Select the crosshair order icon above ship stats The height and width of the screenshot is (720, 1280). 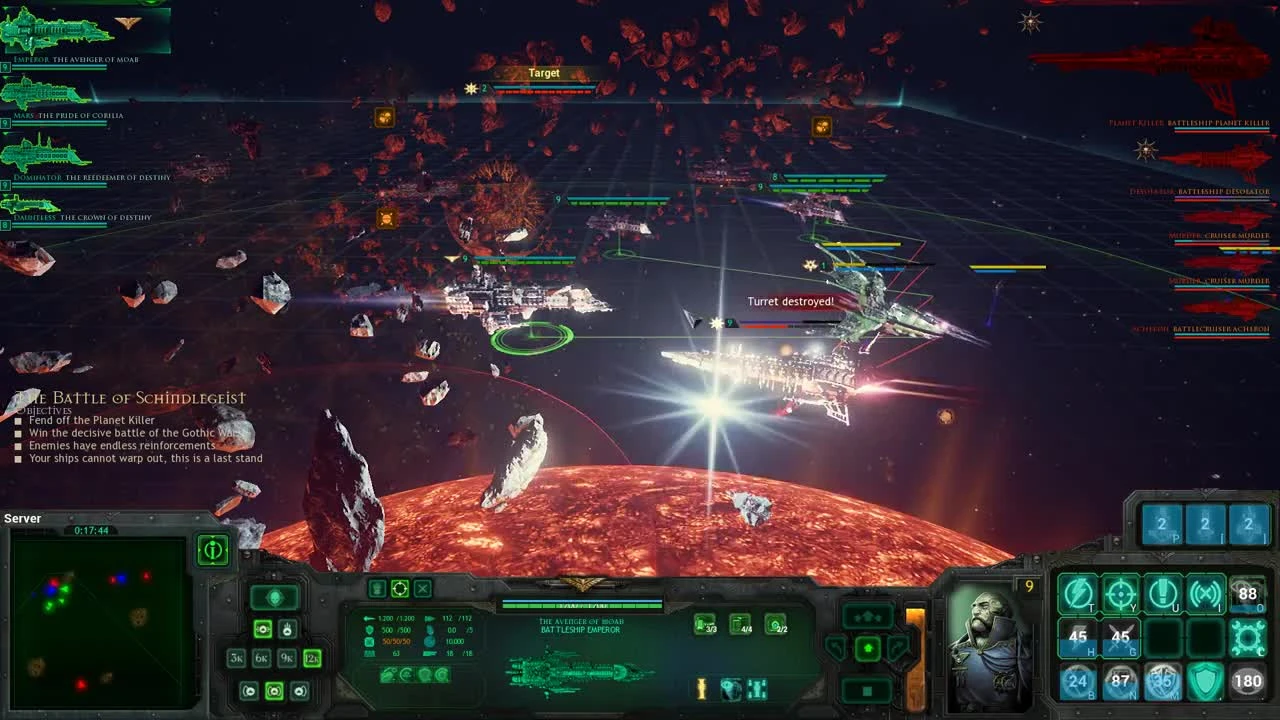click(400, 589)
